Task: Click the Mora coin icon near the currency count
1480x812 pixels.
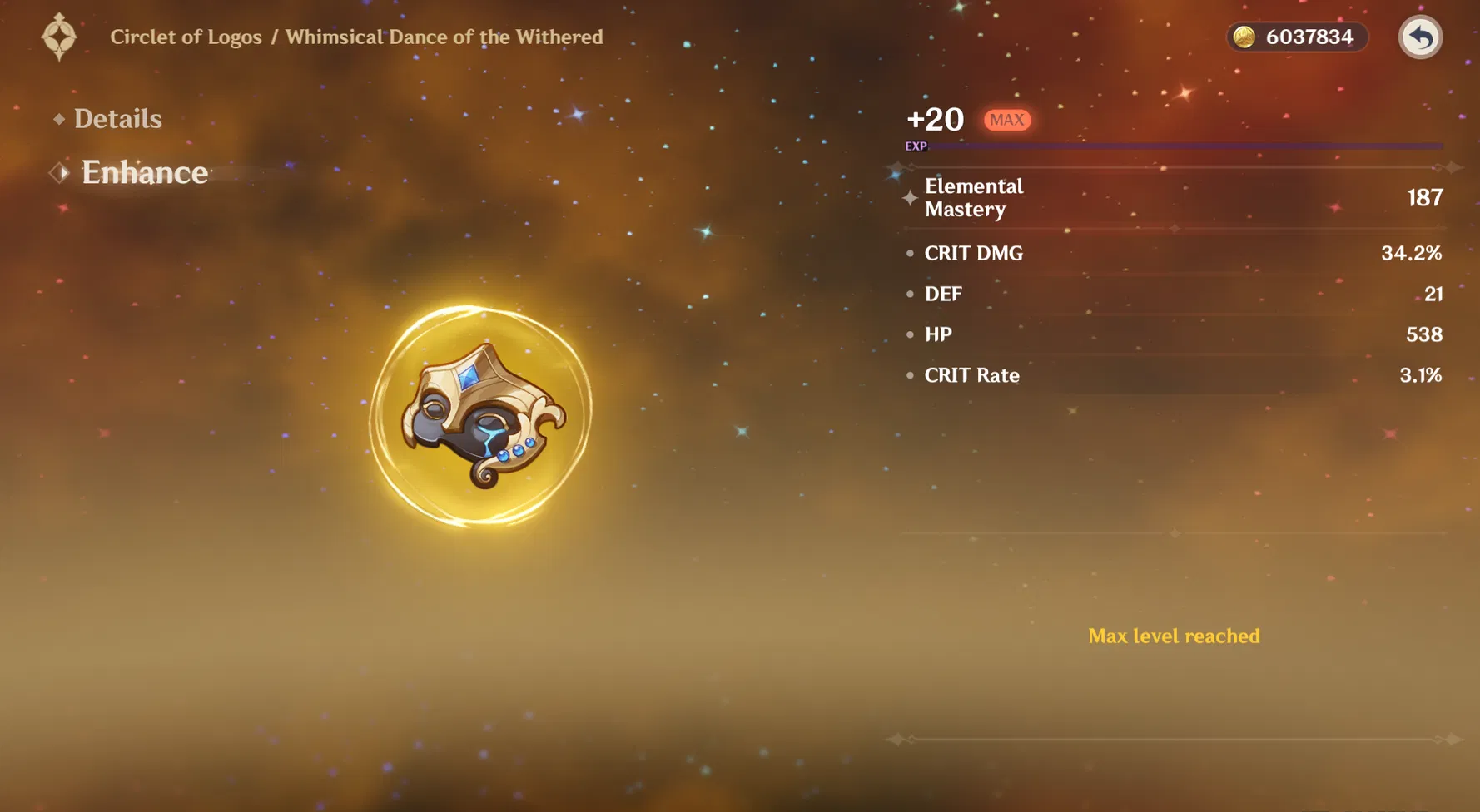Action: [1246, 37]
